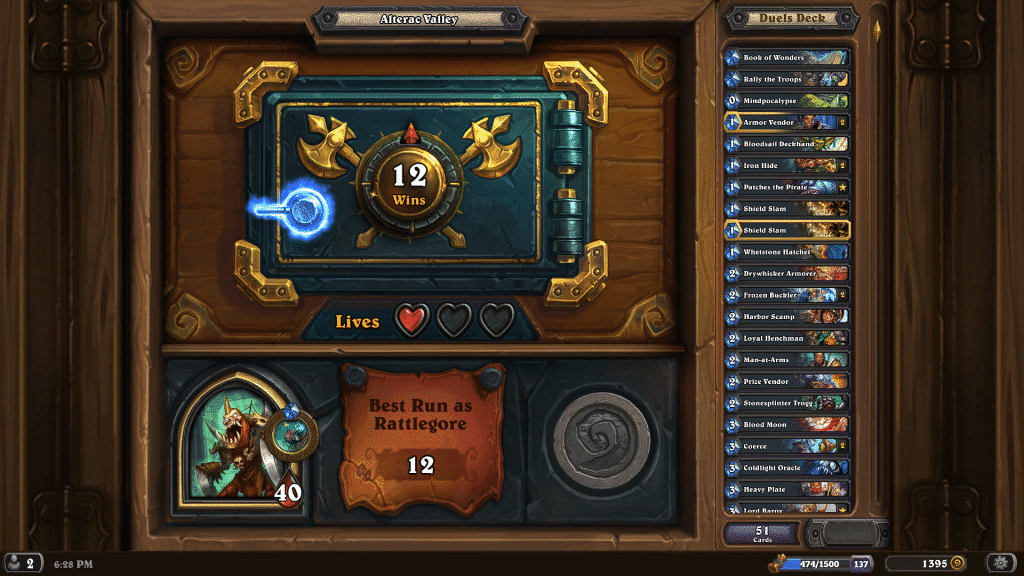Select Man-at-Arms in the deck list
This screenshot has height=576, width=1024.
click(x=787, y=360)
